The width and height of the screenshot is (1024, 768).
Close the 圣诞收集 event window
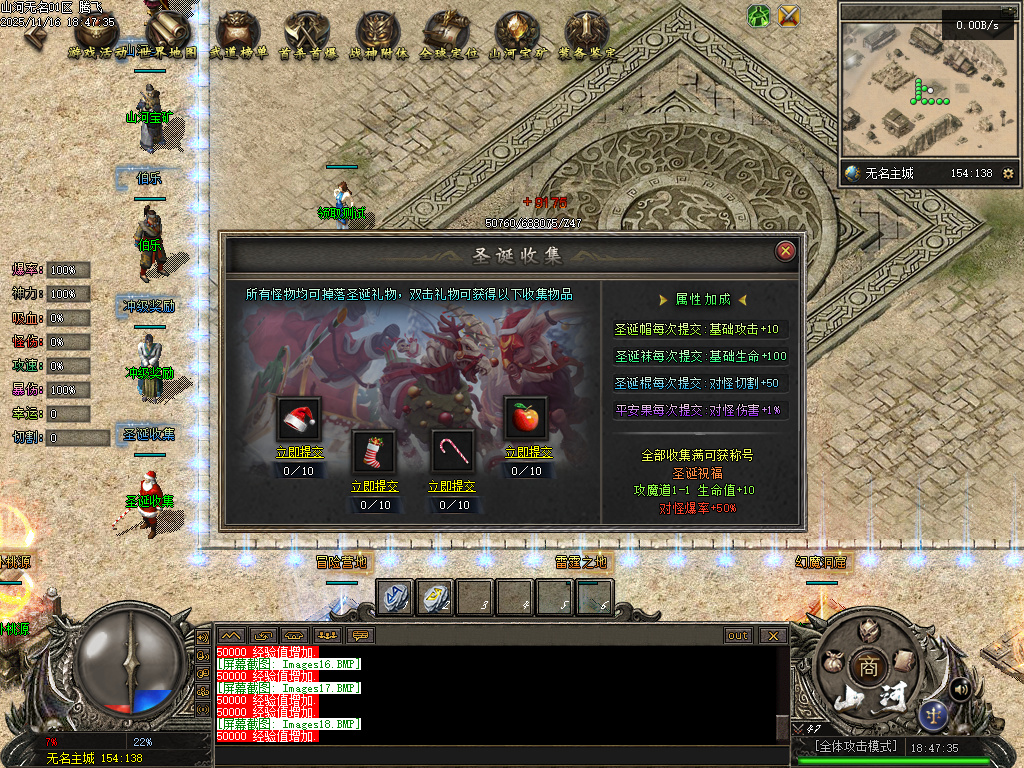pos(786,251)
